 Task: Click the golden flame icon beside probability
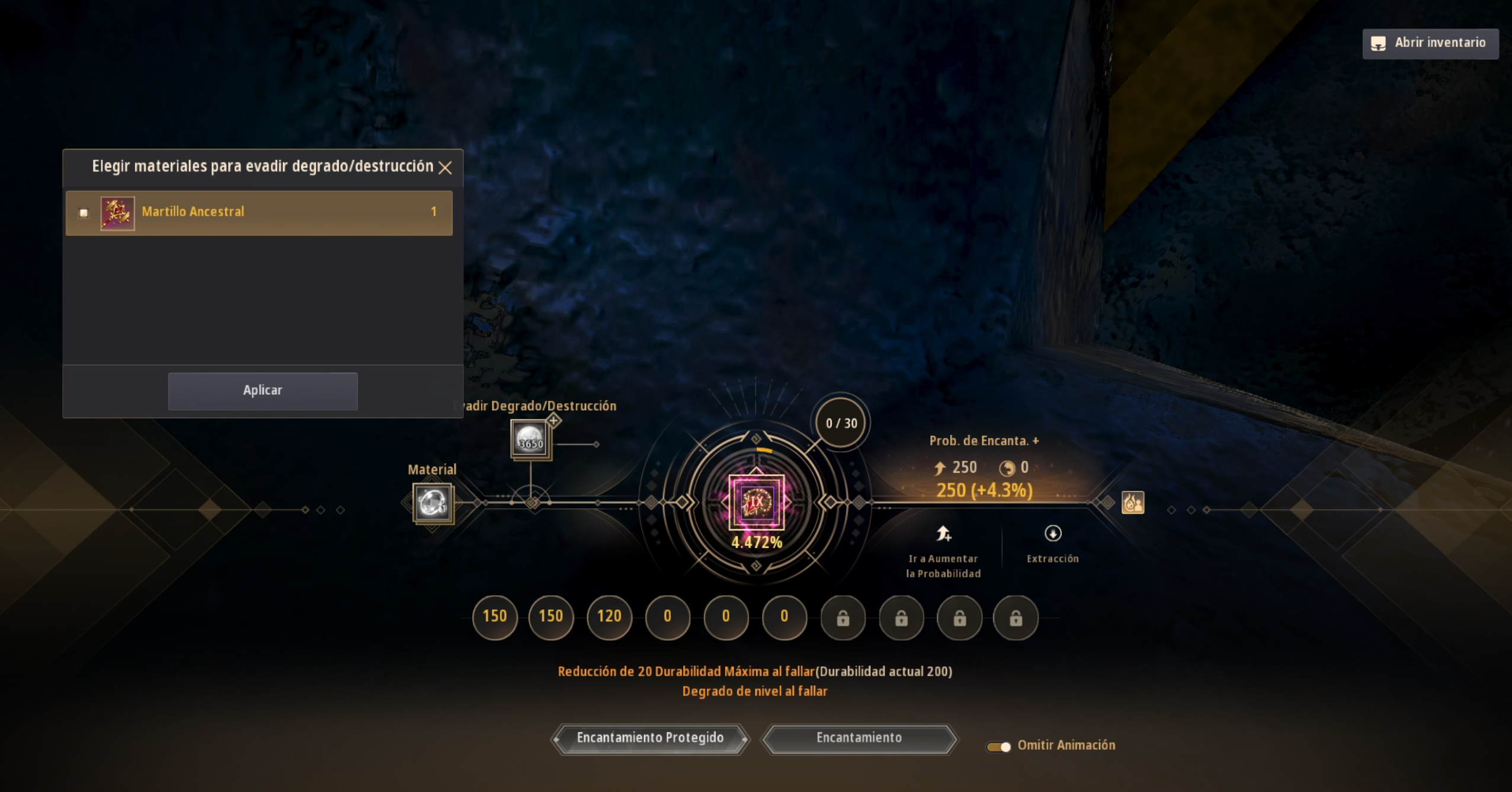pyautogui.click(x=1132, y=503)
